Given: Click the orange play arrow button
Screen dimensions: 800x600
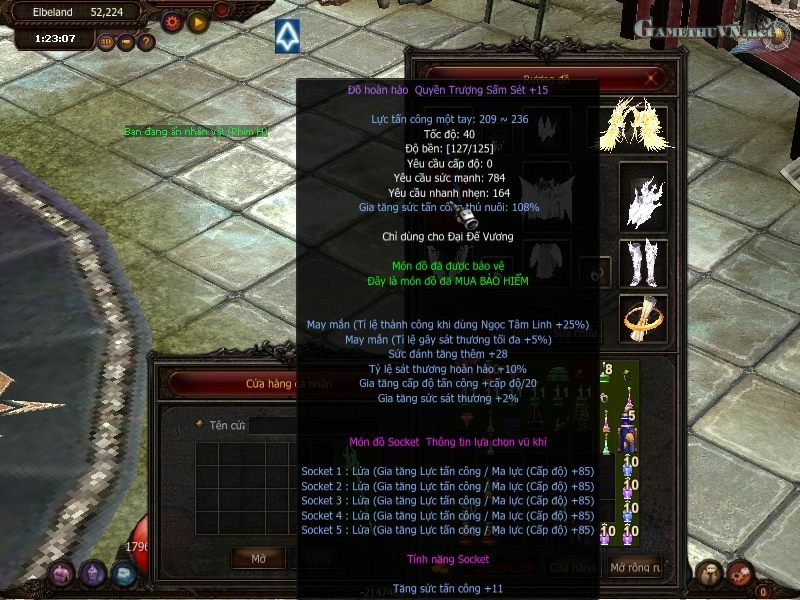Looking at the screenshot, I should [198, 20].
